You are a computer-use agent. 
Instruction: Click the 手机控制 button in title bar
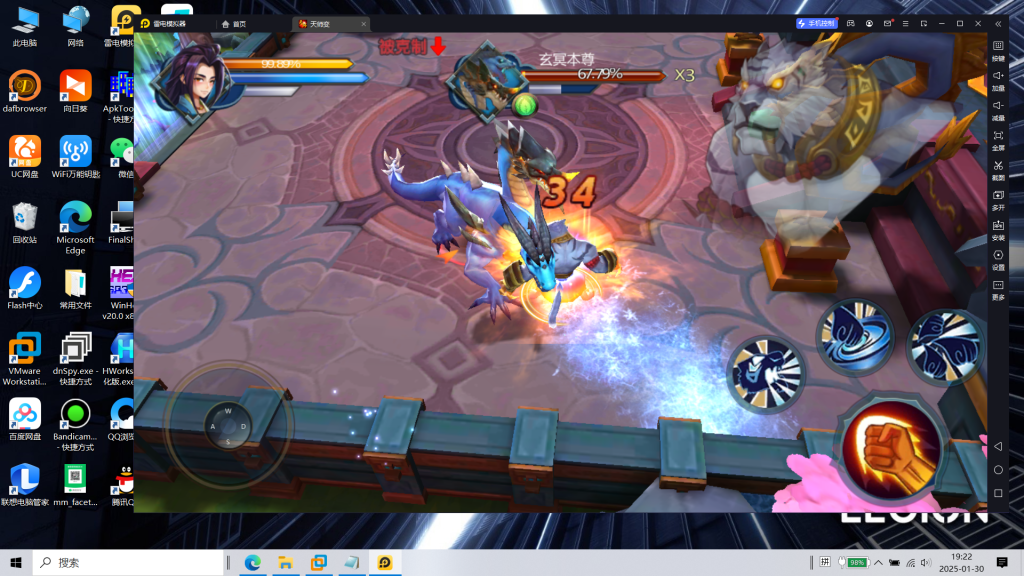click(816, 23)
